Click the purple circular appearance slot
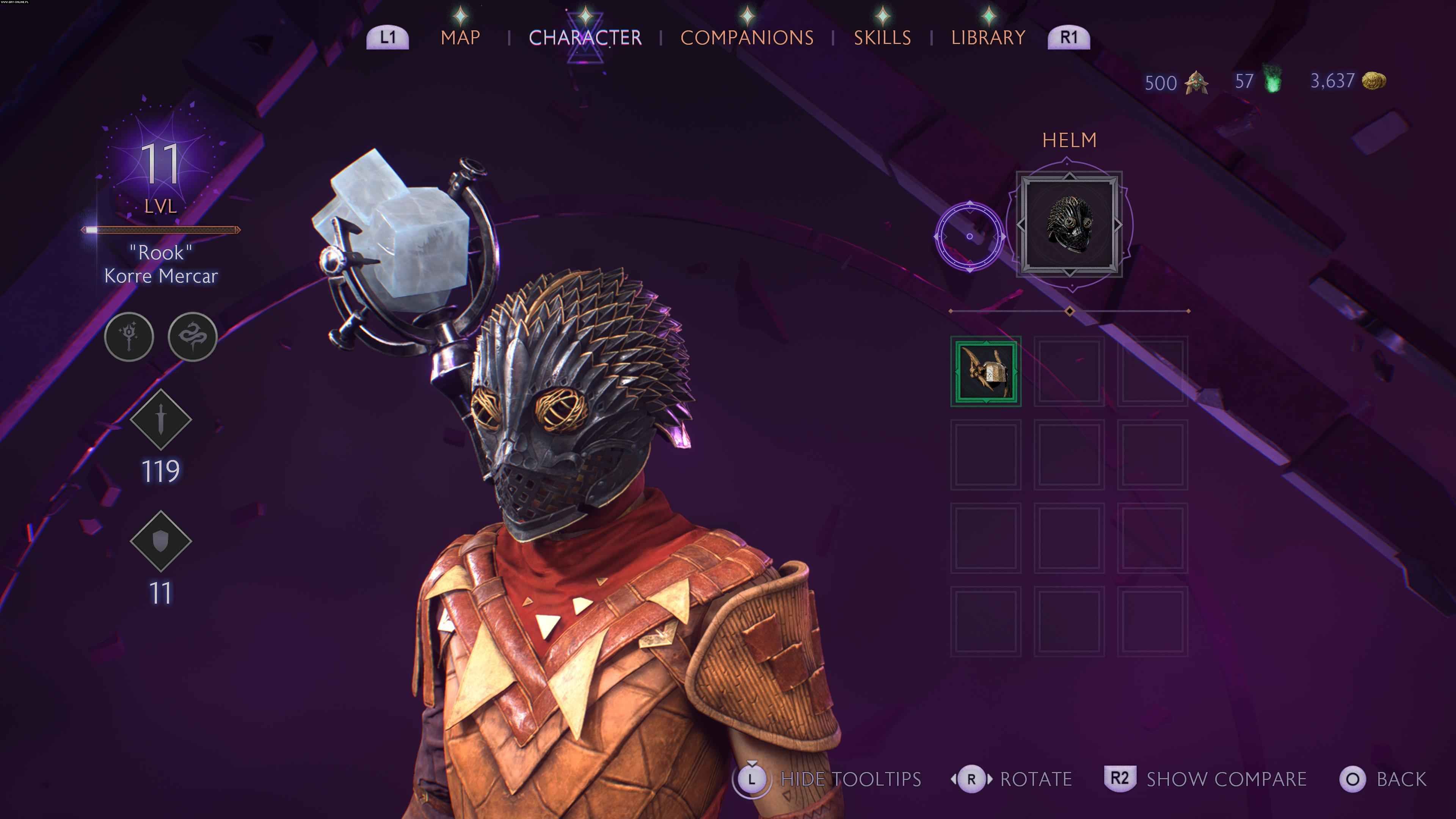Image resolution: width=1456 pixels, height=819 pixels. point(970,236)
